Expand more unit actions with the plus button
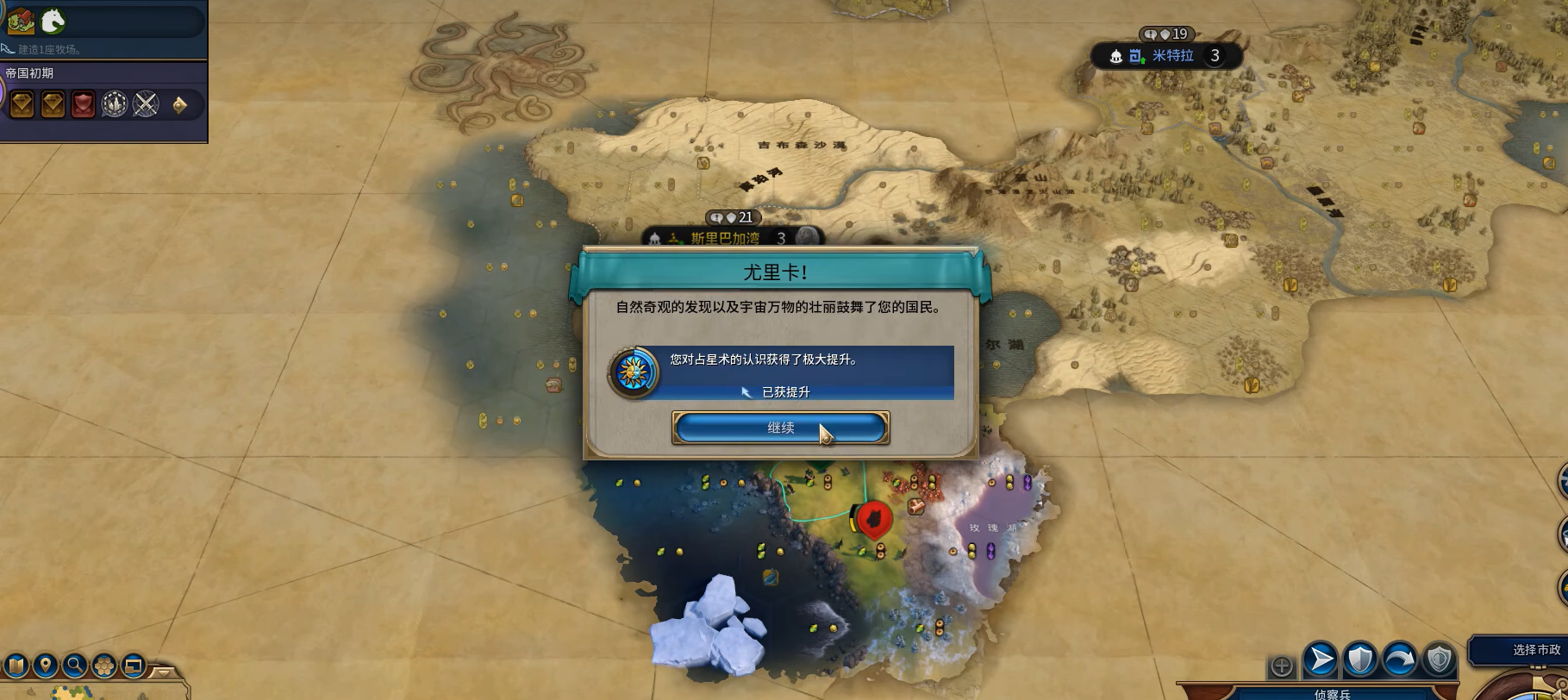The height and width of the screenshot is (700, 1568). click(x=1282, y=666)
